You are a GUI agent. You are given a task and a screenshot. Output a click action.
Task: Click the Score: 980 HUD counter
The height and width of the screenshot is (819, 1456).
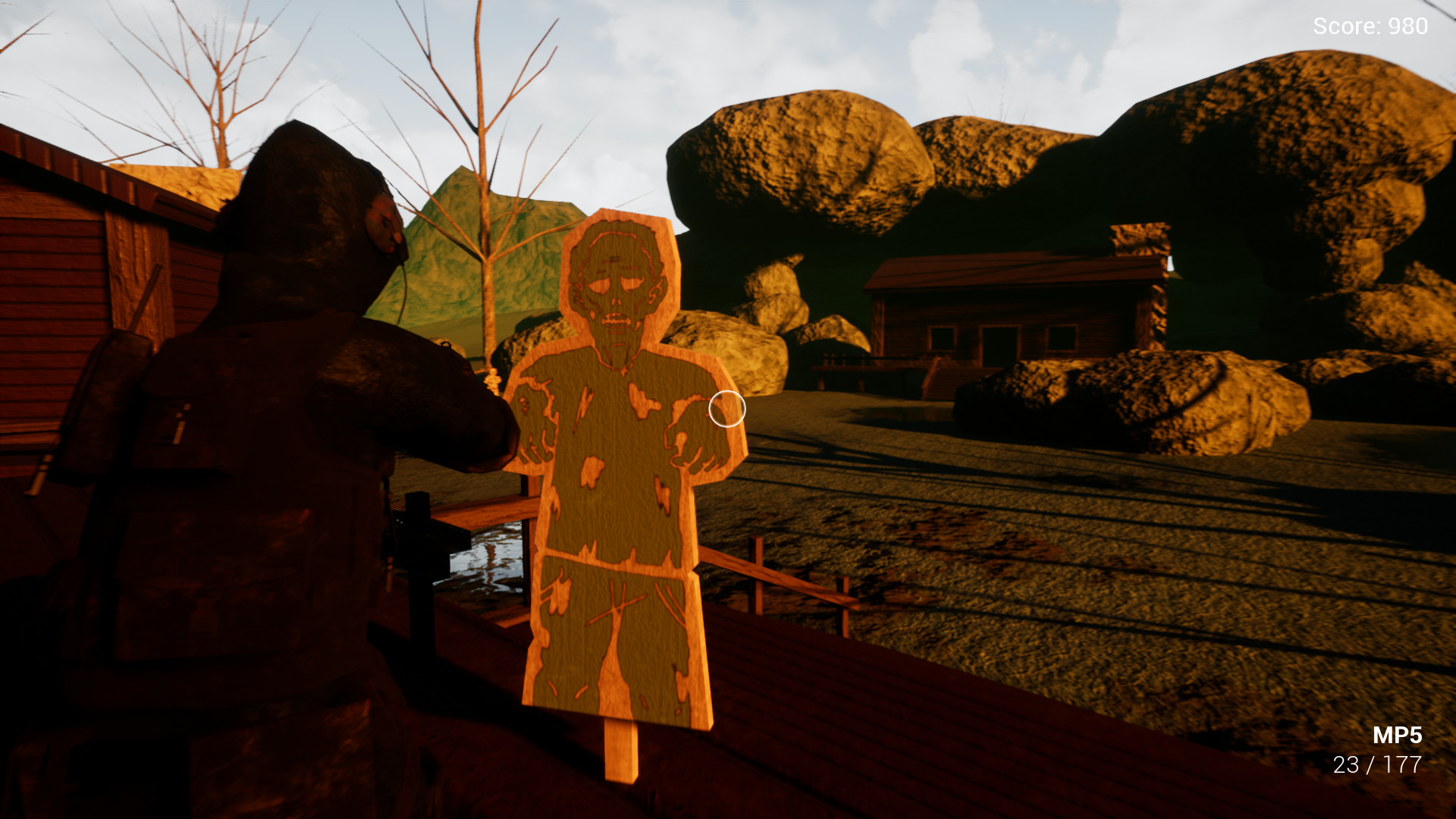[x=1369, y=27]
